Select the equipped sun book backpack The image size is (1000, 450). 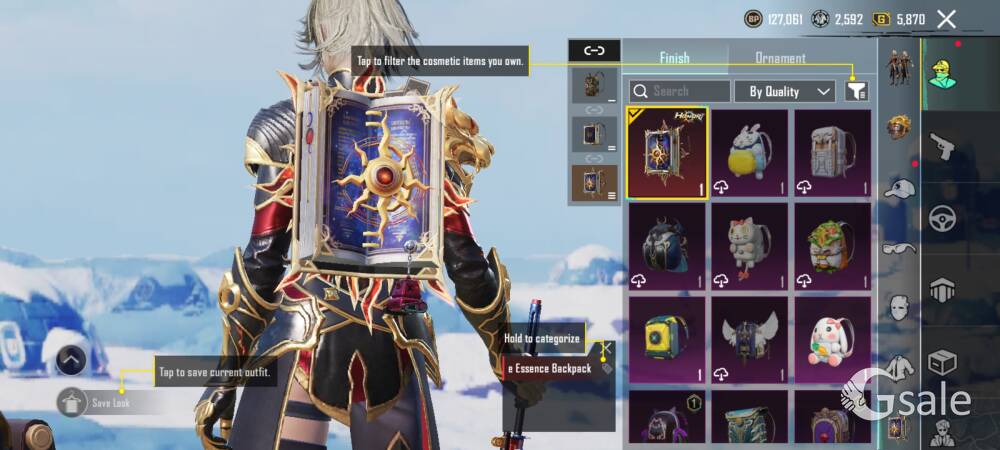[x=667, y=153]
